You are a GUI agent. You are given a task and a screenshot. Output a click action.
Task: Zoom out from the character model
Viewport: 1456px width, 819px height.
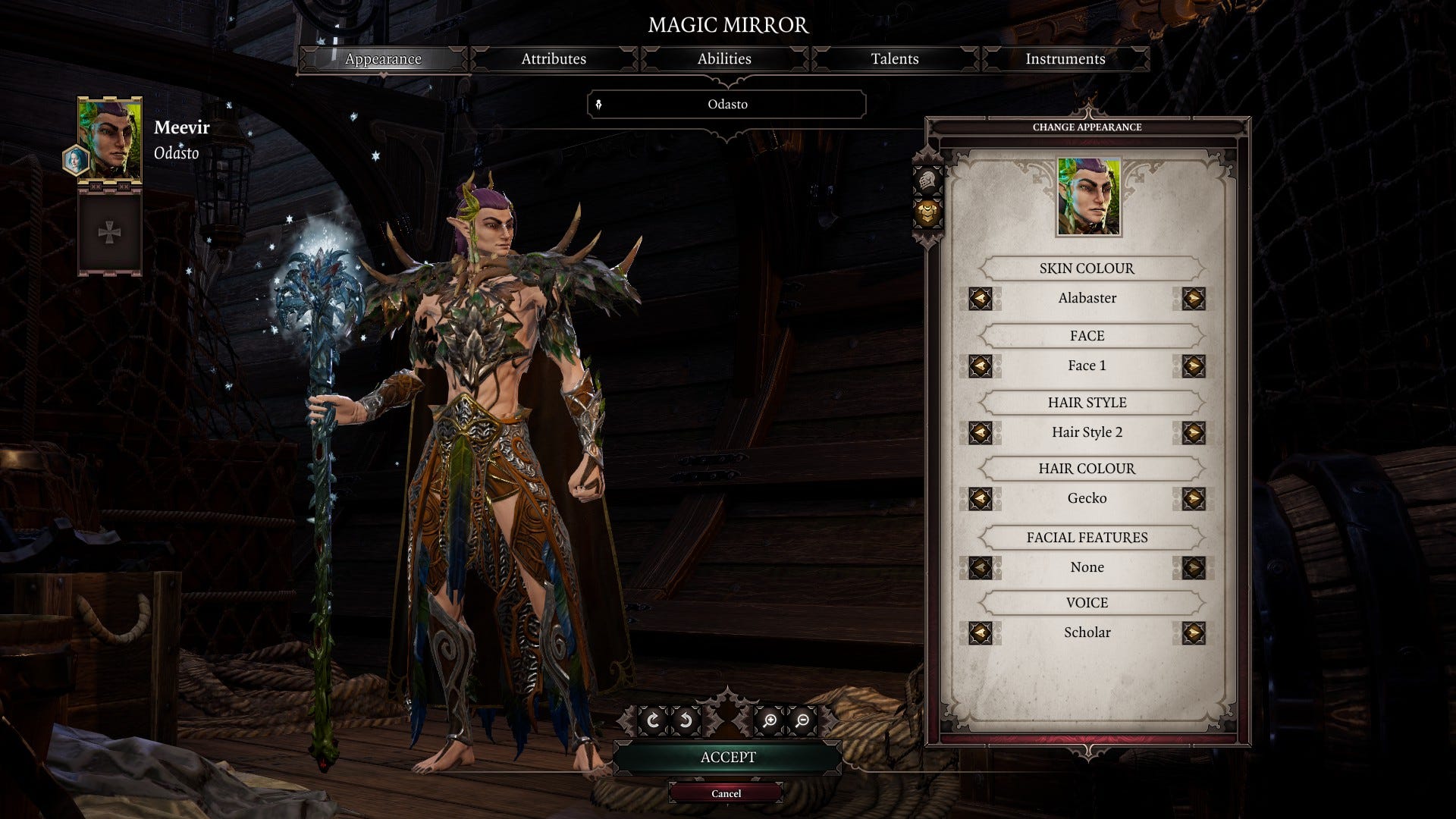pos(802,720)
